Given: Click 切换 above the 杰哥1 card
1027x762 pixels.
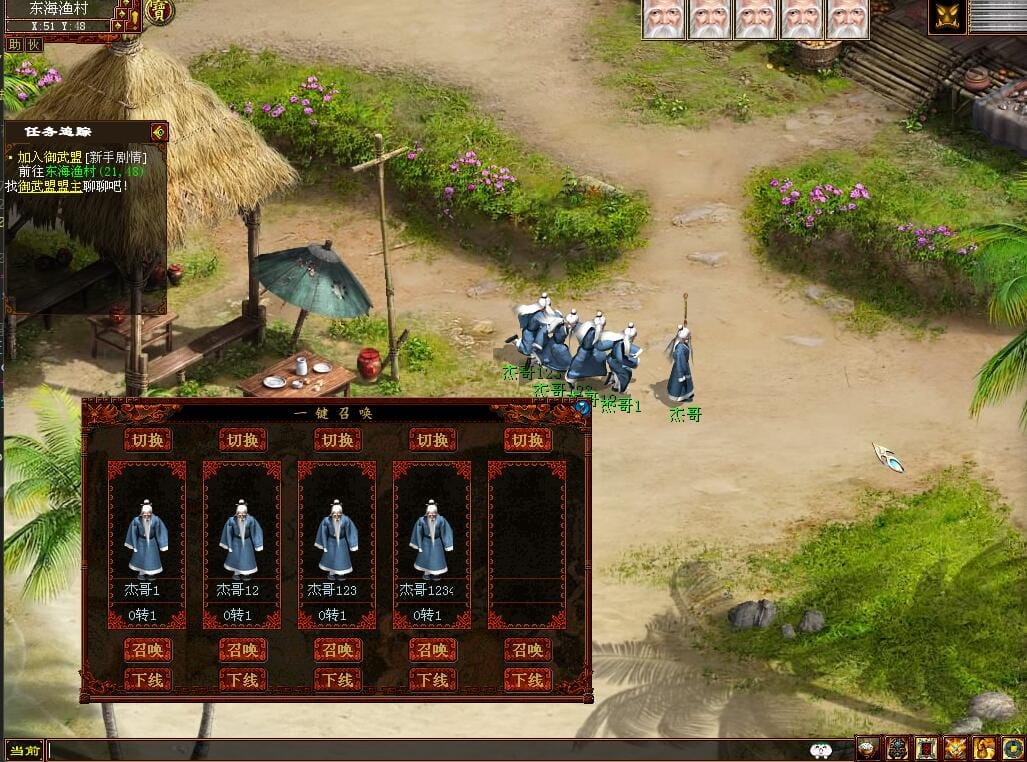Looking at the screenshot, I should 147,440.
